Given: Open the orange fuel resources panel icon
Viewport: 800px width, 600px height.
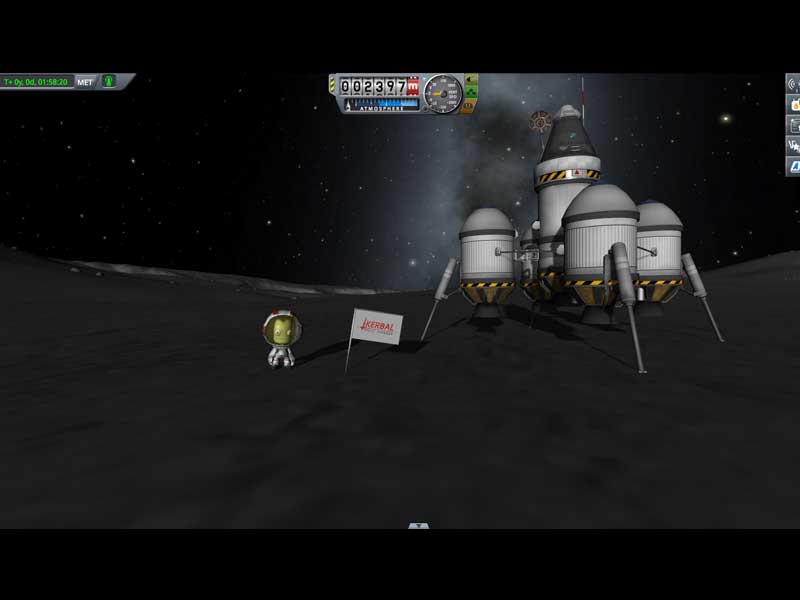Looking at the screenshot, I should click(795, 104).
